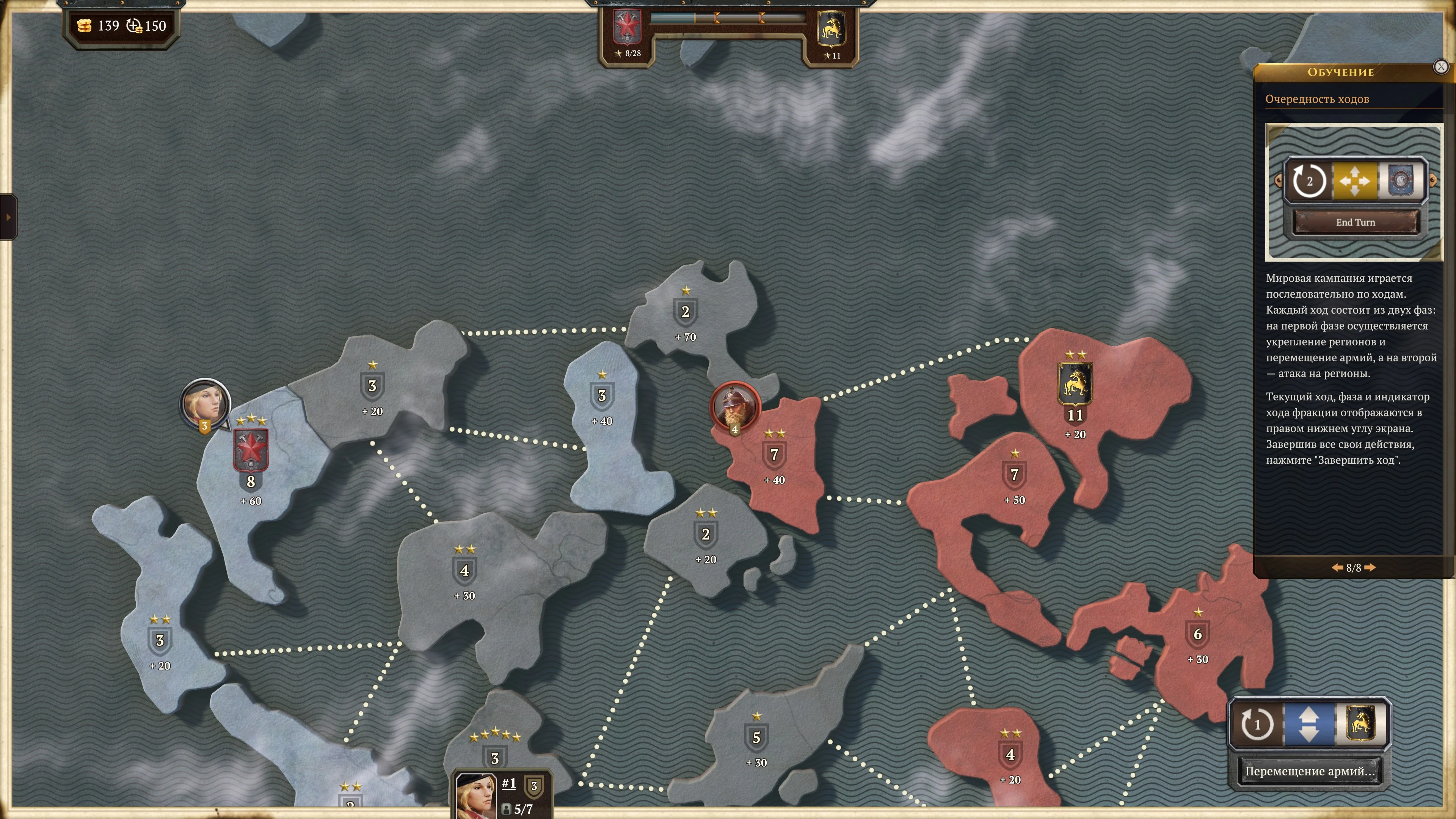This screenshot has width=1456, height=819.
Task: Select the blonde female commander army marker
Action: [x=205, y=403]
